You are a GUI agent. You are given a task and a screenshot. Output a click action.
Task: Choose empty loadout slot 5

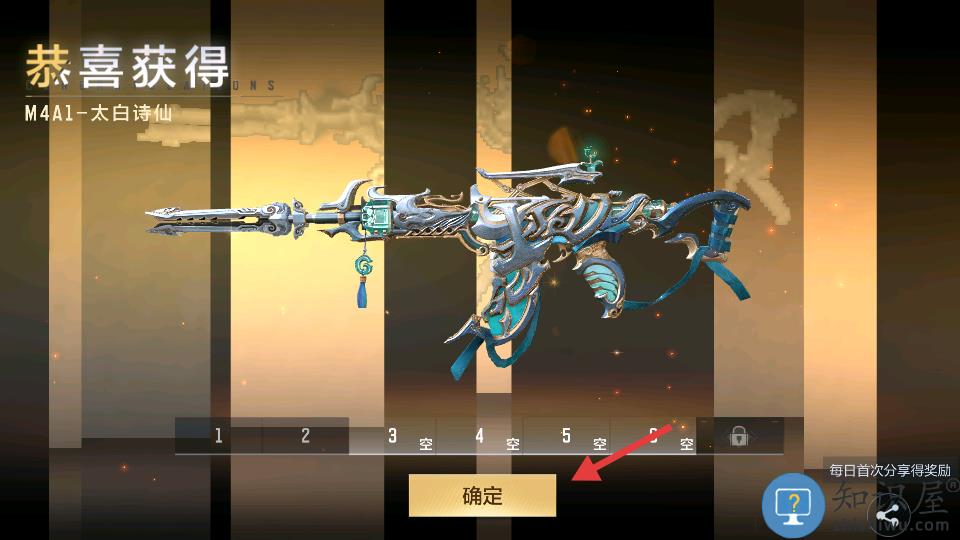[x=567, y=436]
